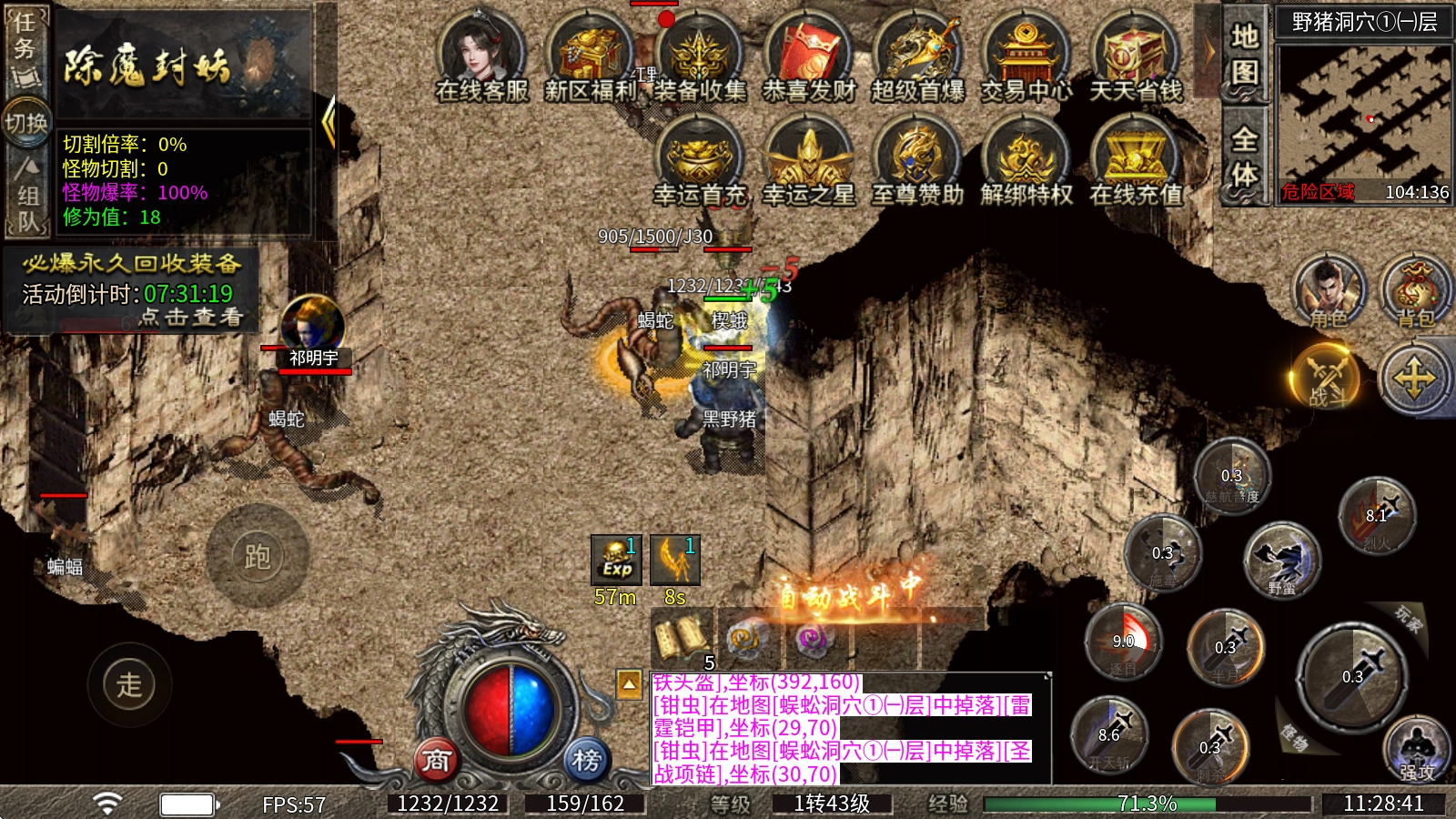Switch to the 组队 team tab
1456x819 pixels.
[x=26, y=196]
